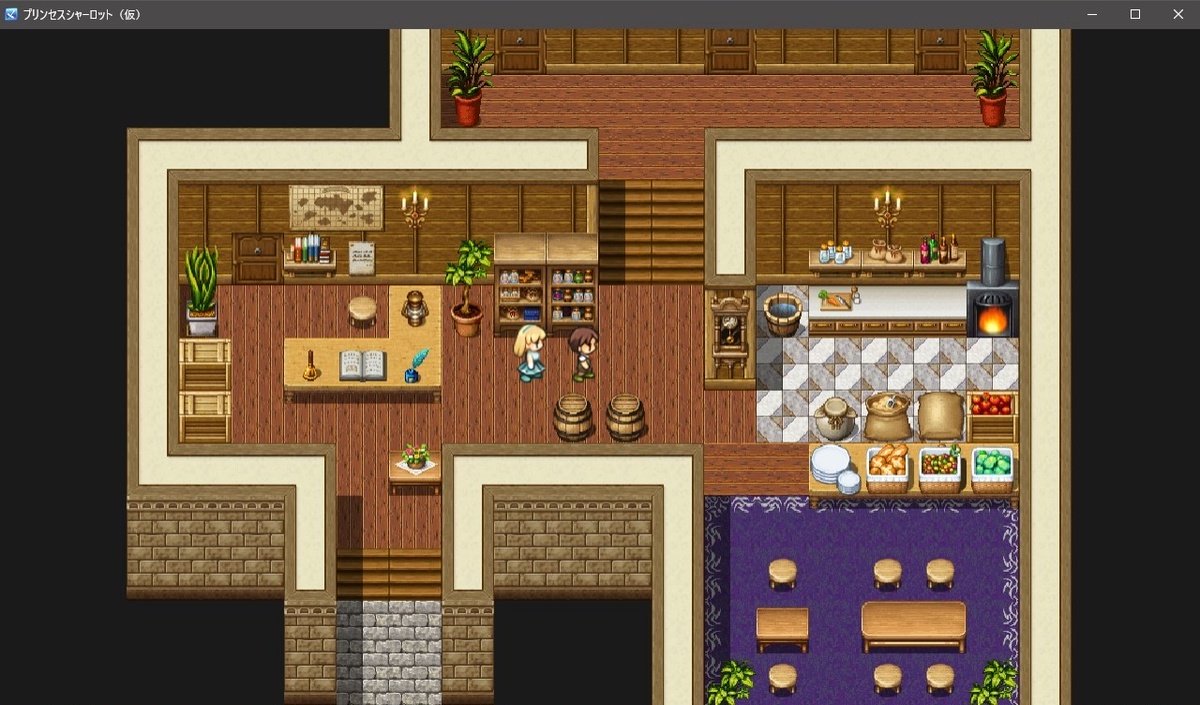Maximize the game window
Screen dimensions: 1200x705
pos(1135,14)
